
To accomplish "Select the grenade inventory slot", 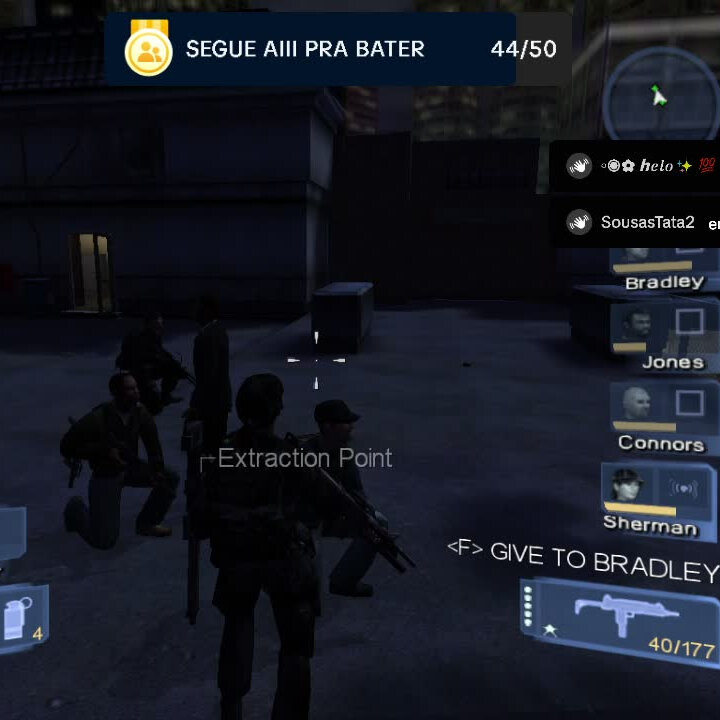I will tap(22, 619).
